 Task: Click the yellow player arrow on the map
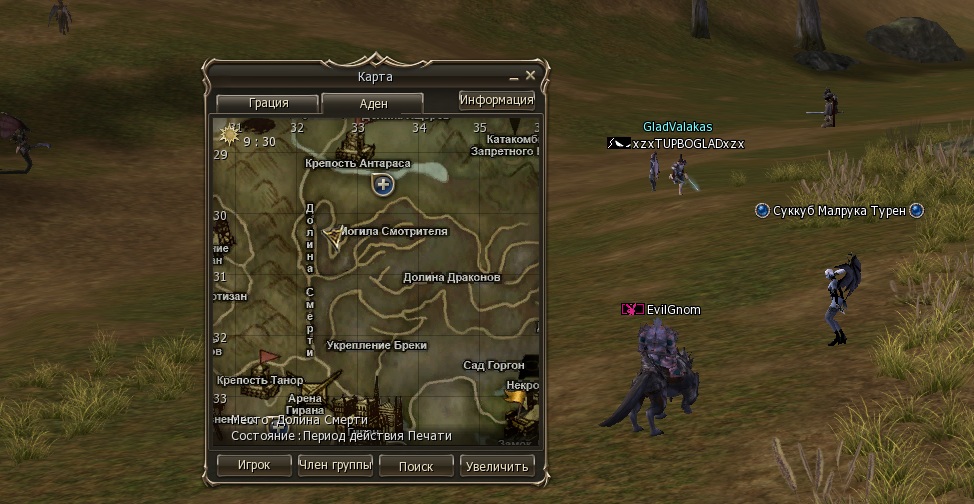(x=331, y=233)
